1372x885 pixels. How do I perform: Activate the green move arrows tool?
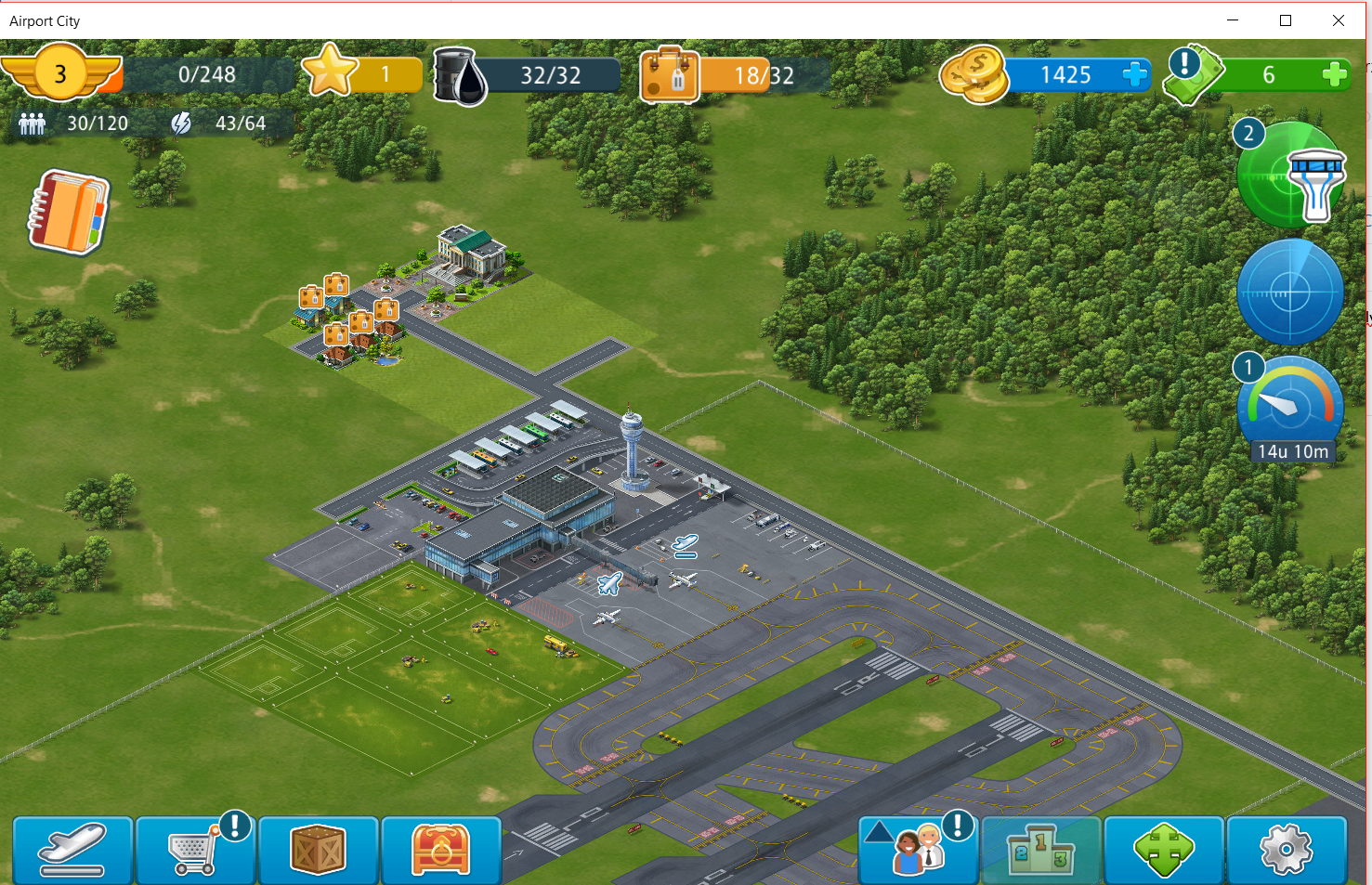click(x=1163, y=850)
